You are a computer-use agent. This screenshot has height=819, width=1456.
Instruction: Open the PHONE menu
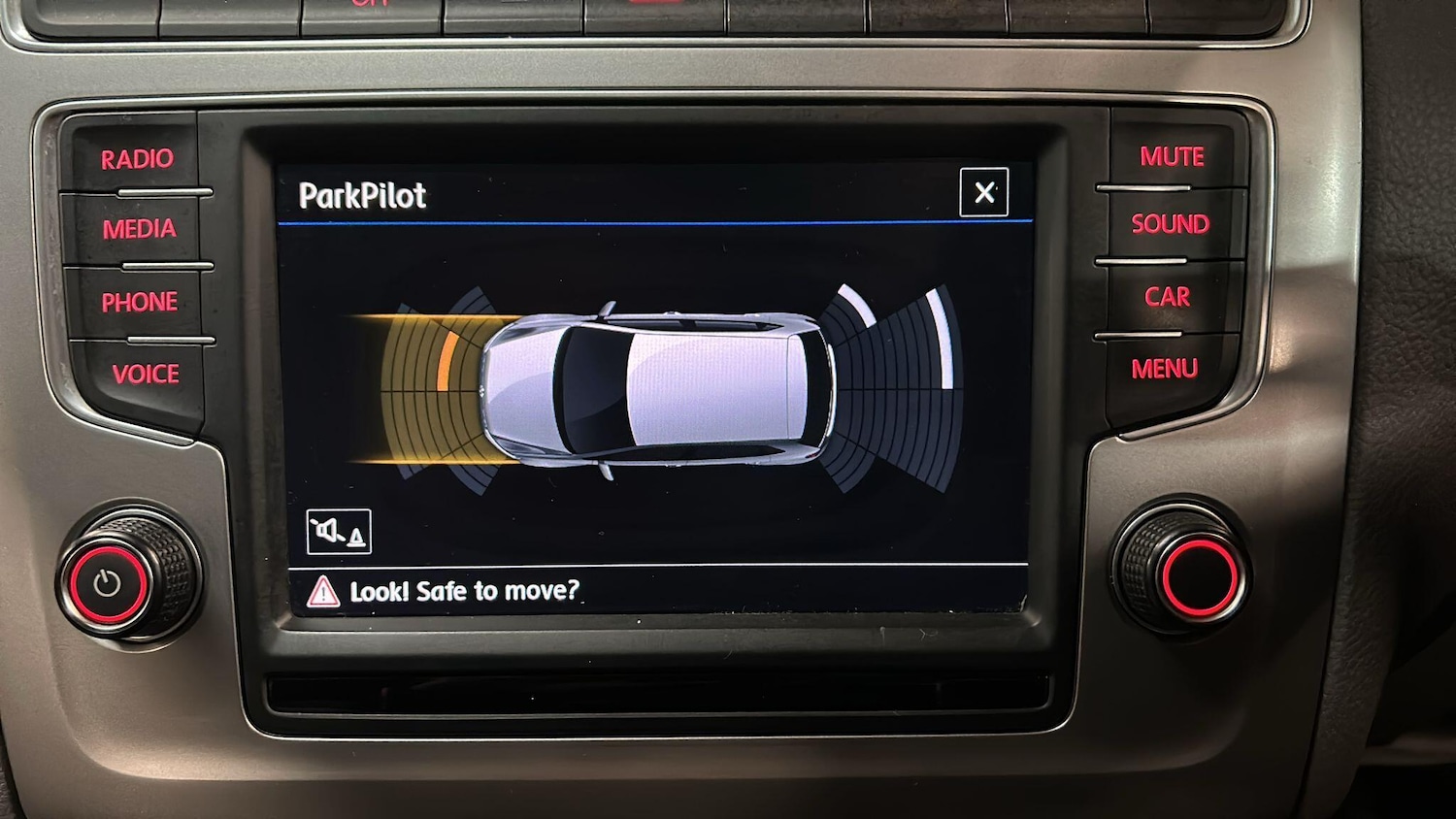pos(140,302)
